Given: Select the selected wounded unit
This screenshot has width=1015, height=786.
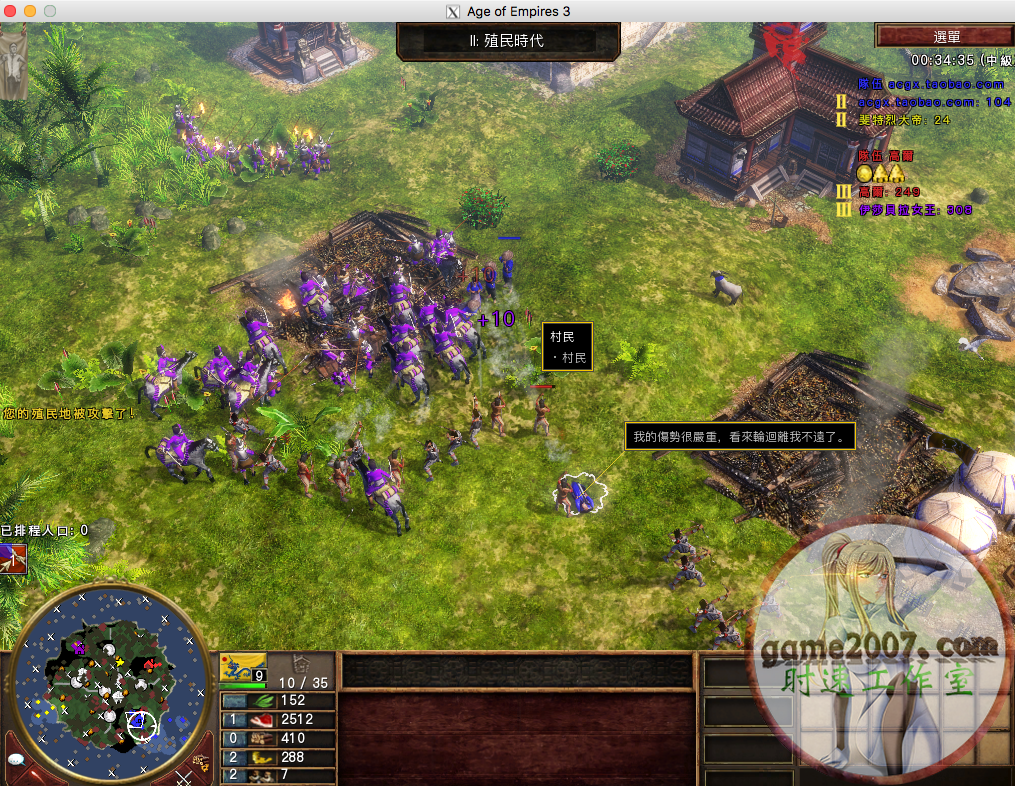Looking at the screenshot, I should tap(575, 492).
